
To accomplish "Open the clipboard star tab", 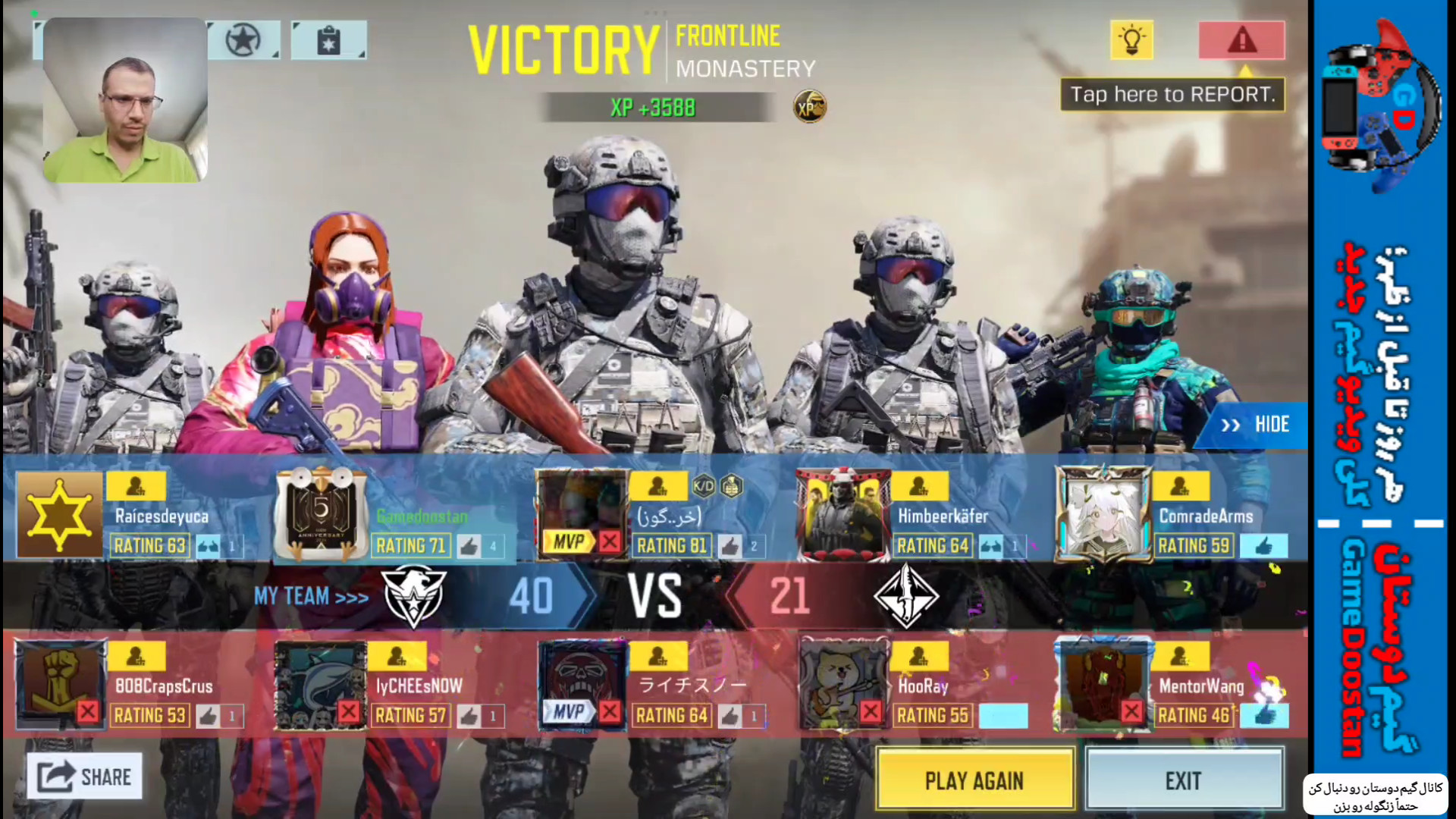I will (328, 40).
